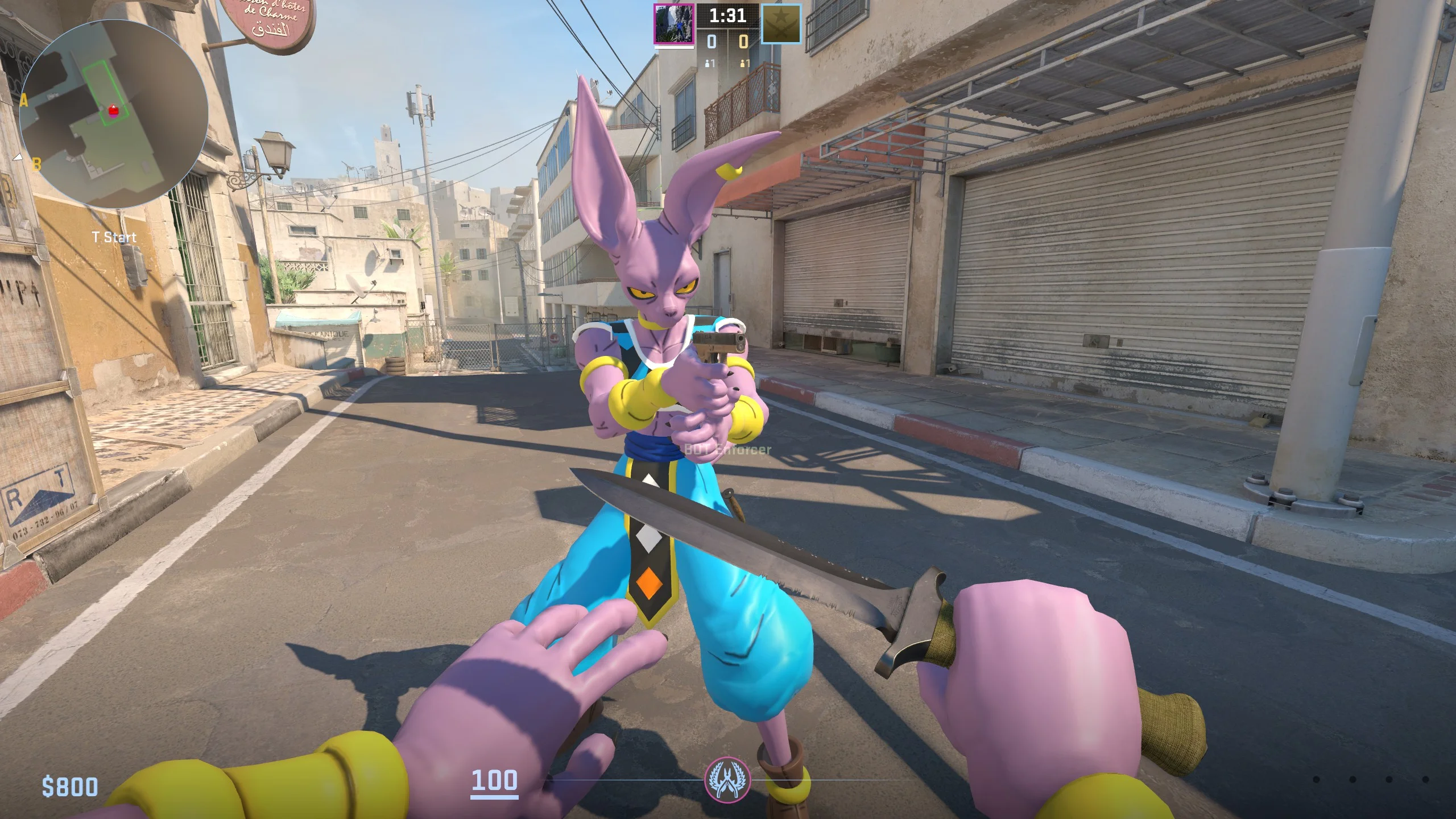
Task: Select the Counter-Terrorist star team badge
Action: pos(781,24)
